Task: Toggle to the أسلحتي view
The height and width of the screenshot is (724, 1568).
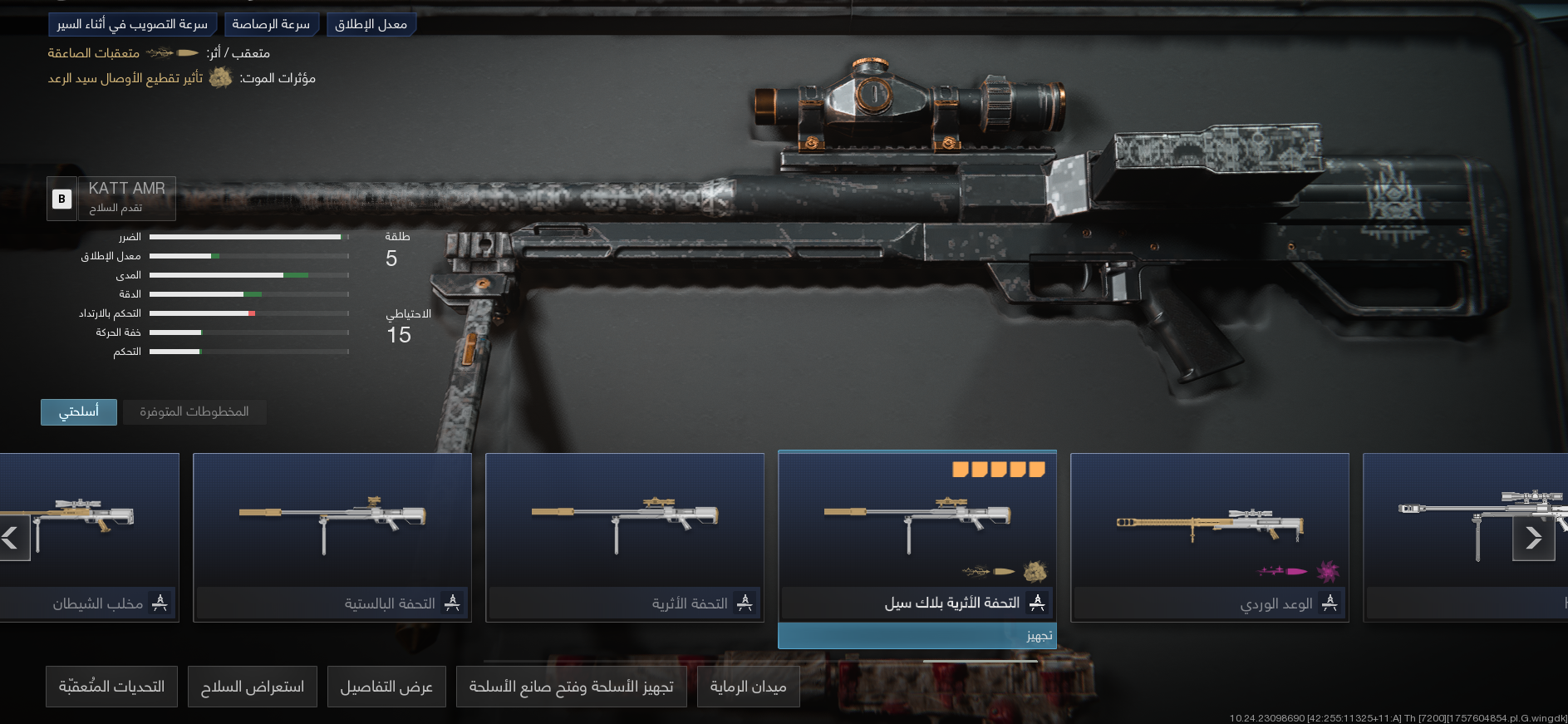Action: 78,411
